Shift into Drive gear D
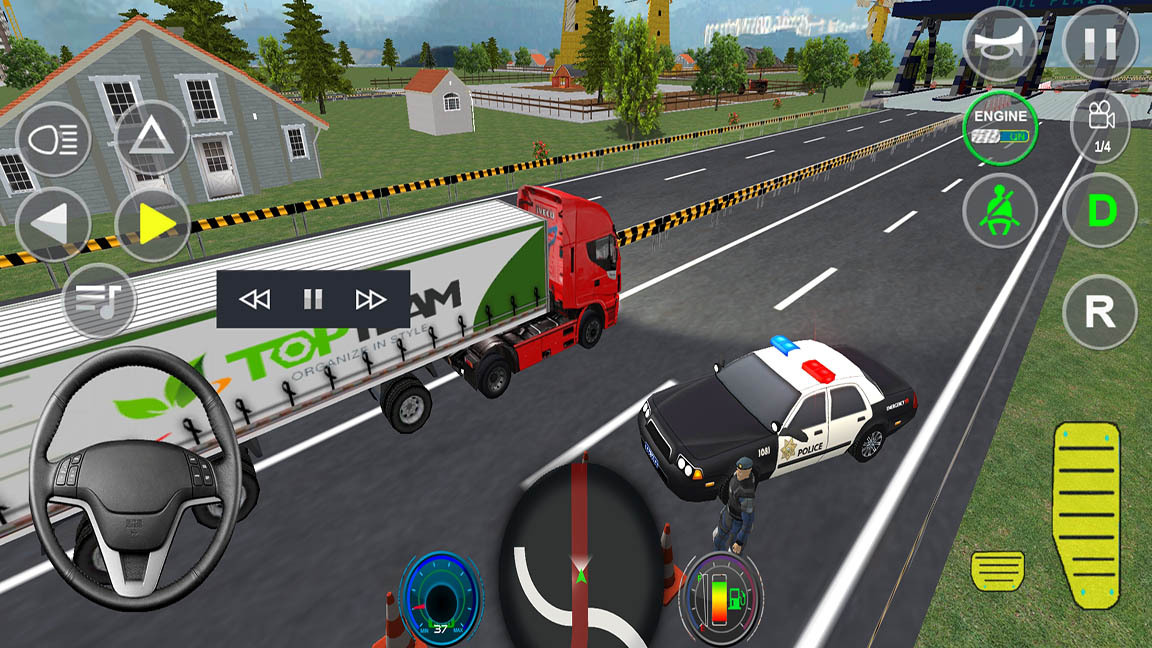The image size is (1152, 648). pos(1100,211)
